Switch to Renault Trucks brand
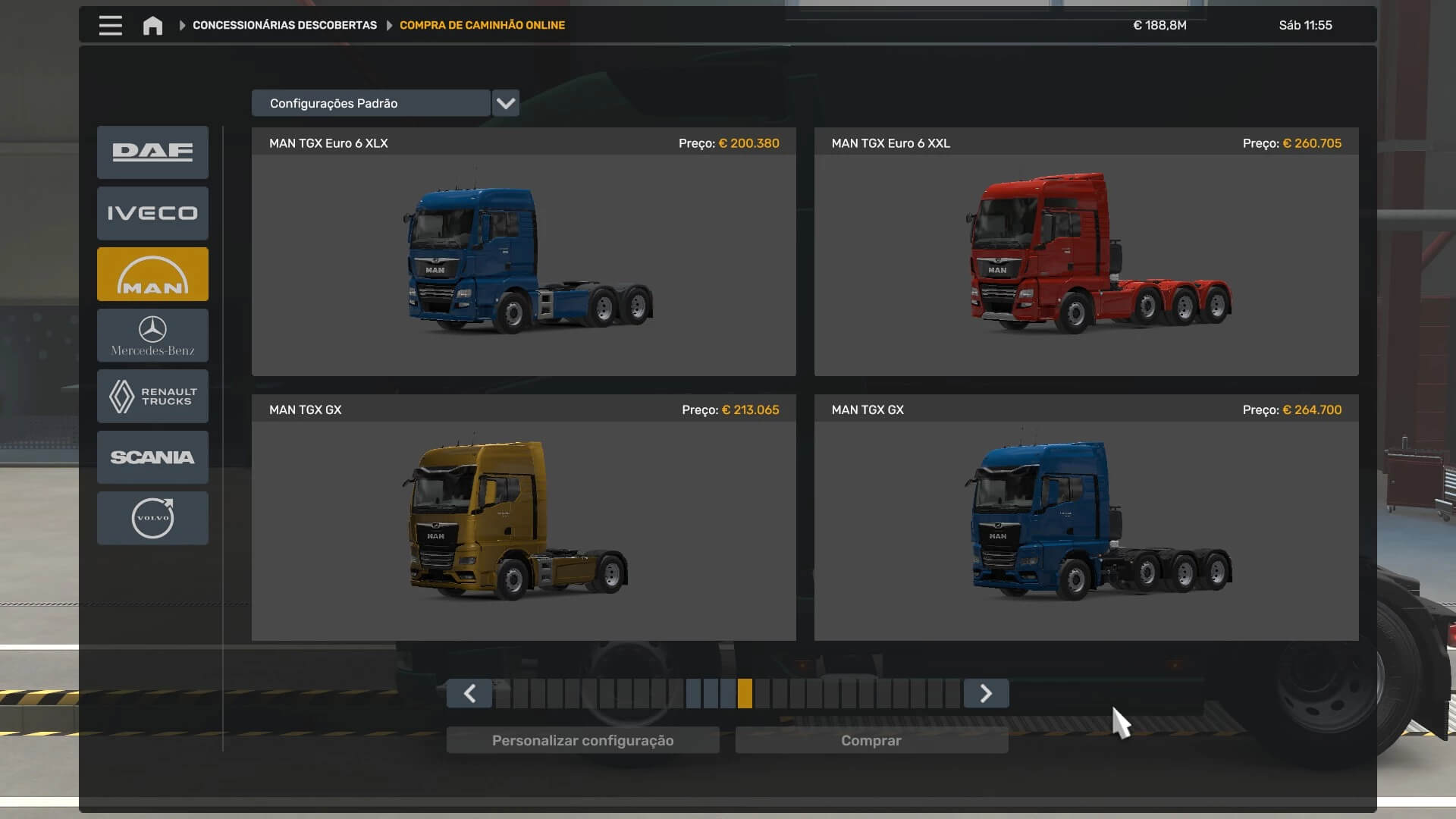The height and width of the screenshot is (819, 1456). [x=152, y=396]
